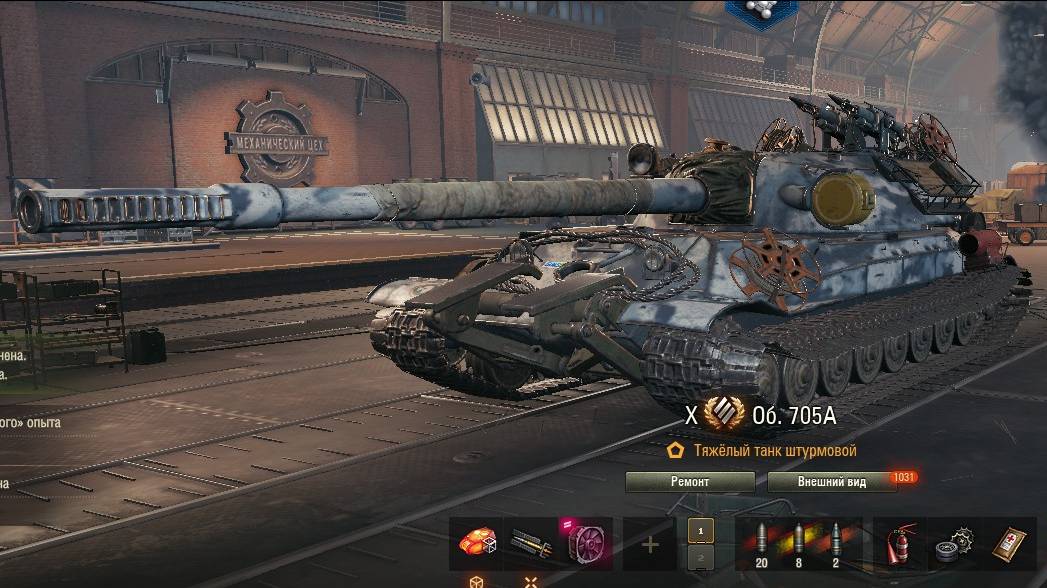Select the shell slot with 2 rounds
Screen dimensions: 1047x588
(836, 544)
